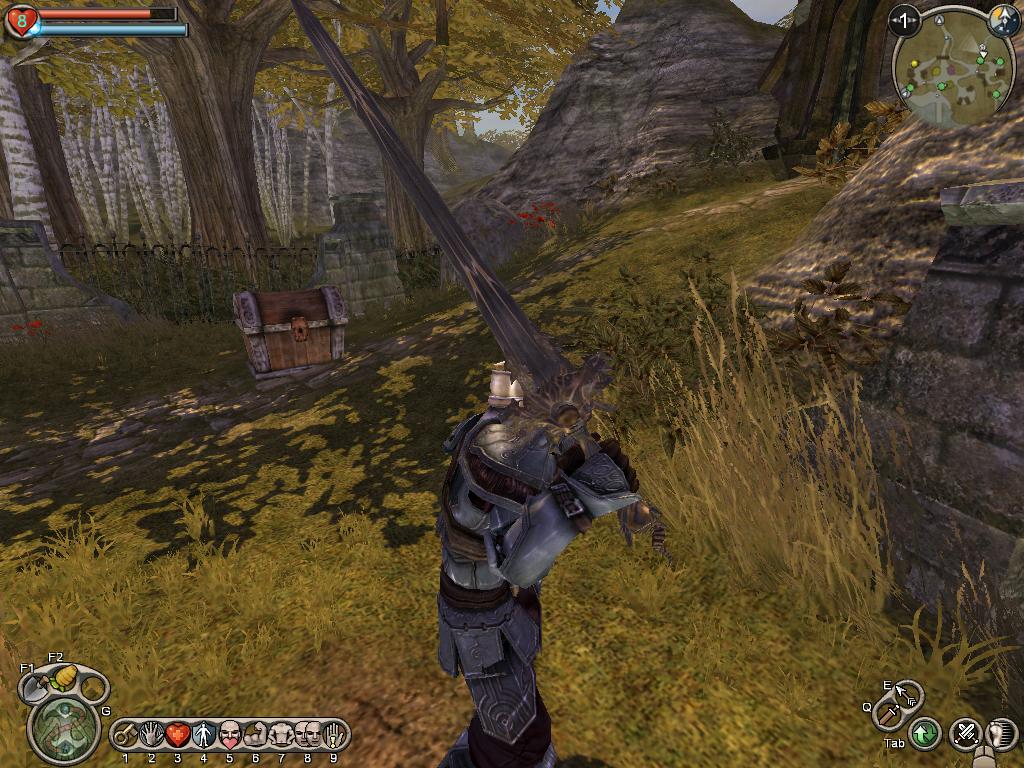Pick the flexing arm expression icon

pos(256,735)
